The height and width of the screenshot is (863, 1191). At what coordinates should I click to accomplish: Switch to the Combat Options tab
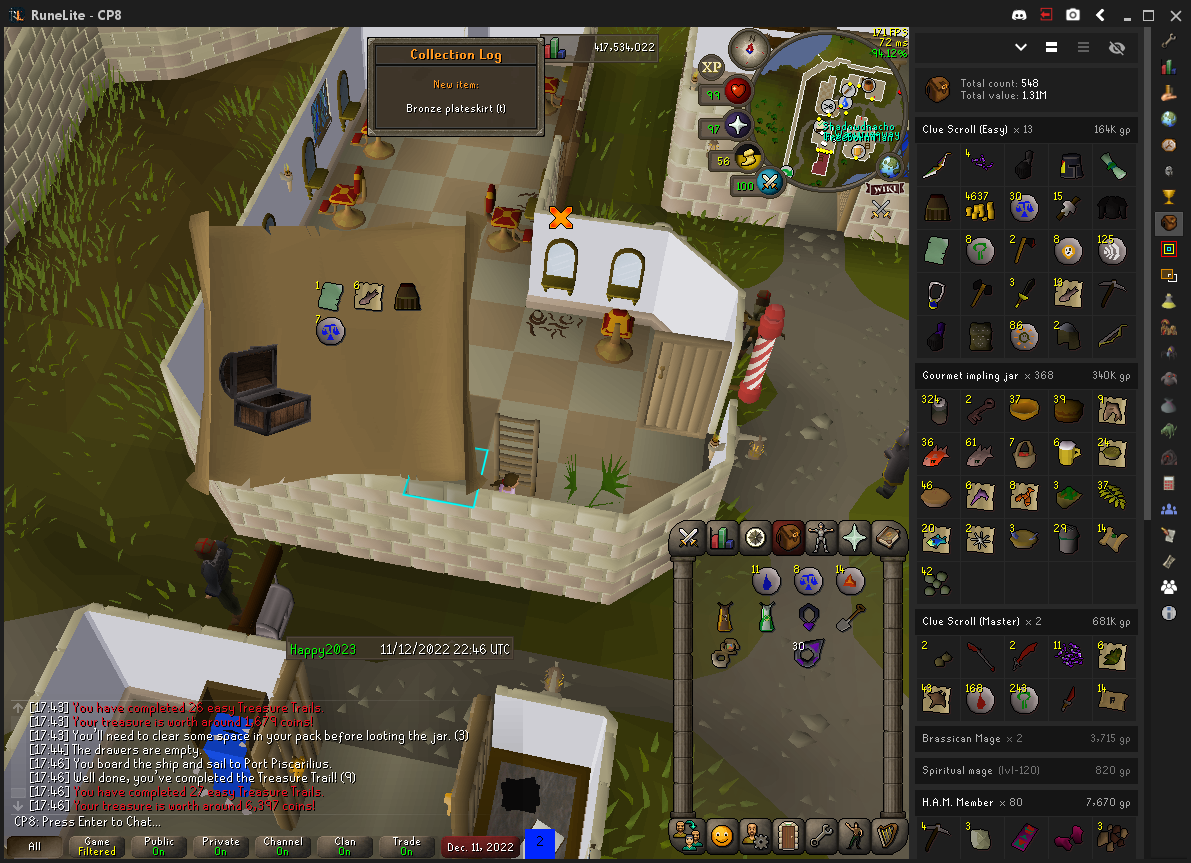688,538
